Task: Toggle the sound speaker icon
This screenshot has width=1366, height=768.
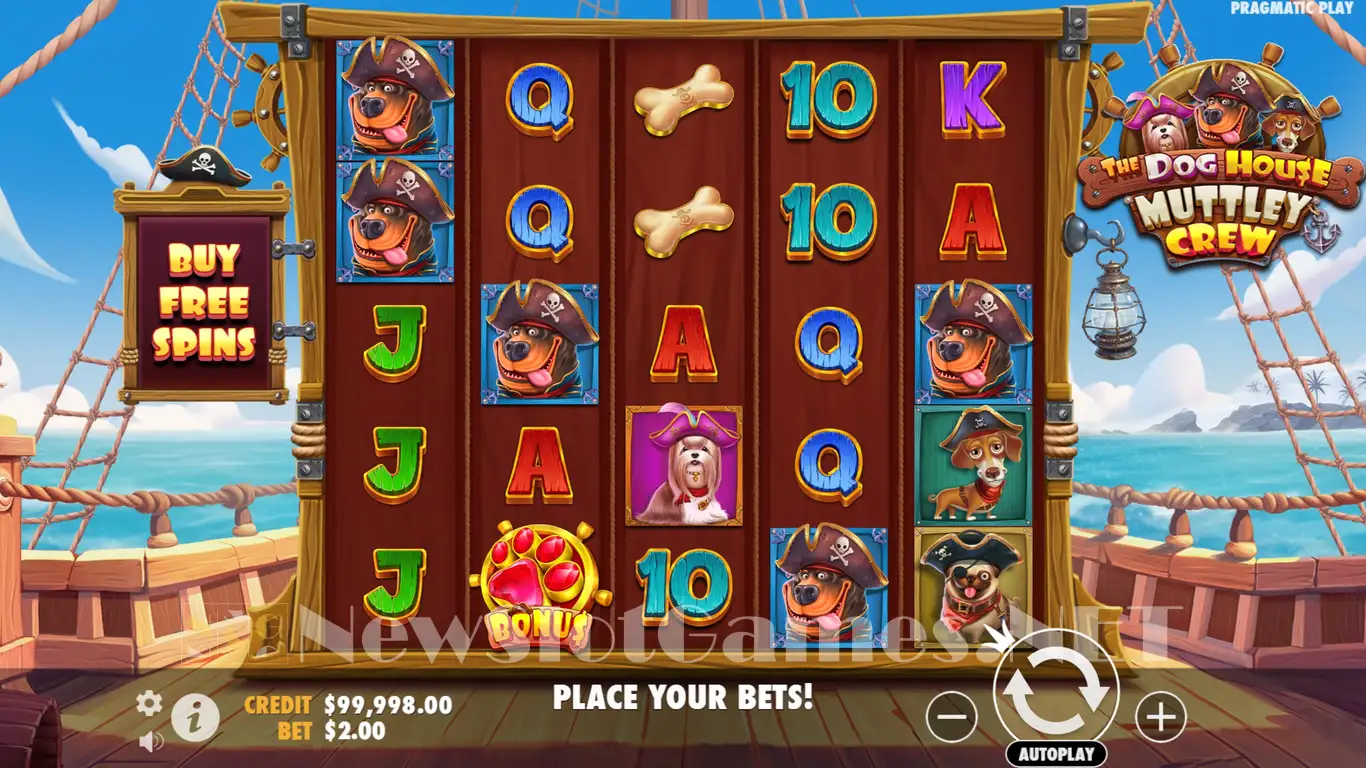Action: coord(151,741)
